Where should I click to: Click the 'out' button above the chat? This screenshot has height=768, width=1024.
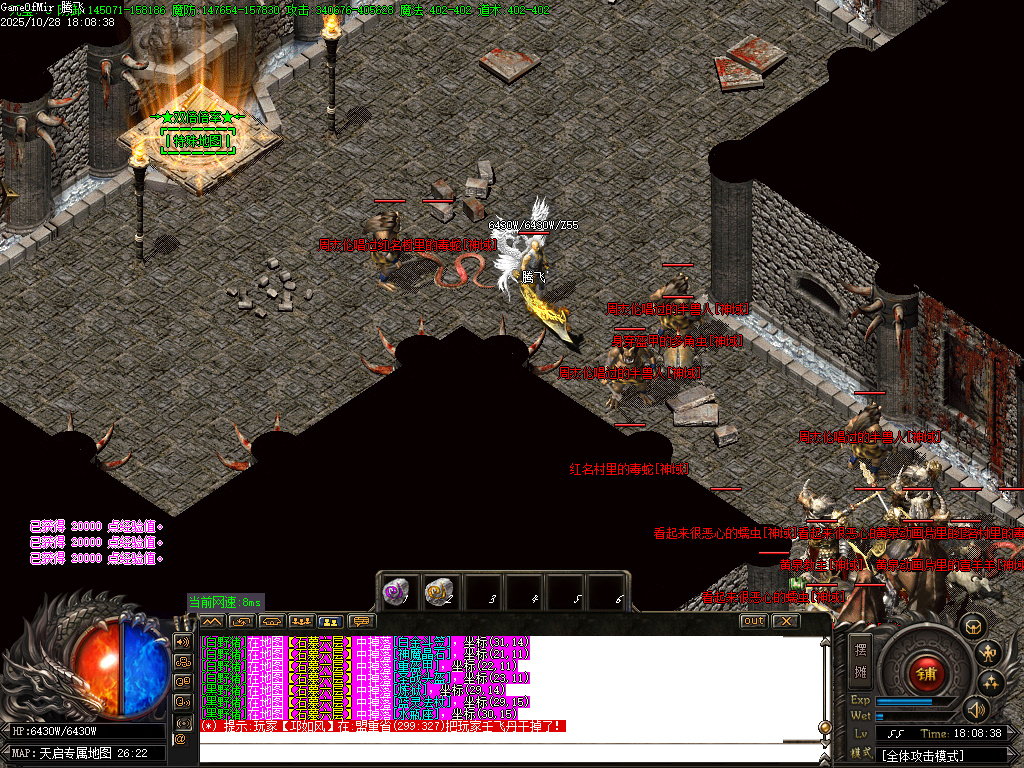753,621
